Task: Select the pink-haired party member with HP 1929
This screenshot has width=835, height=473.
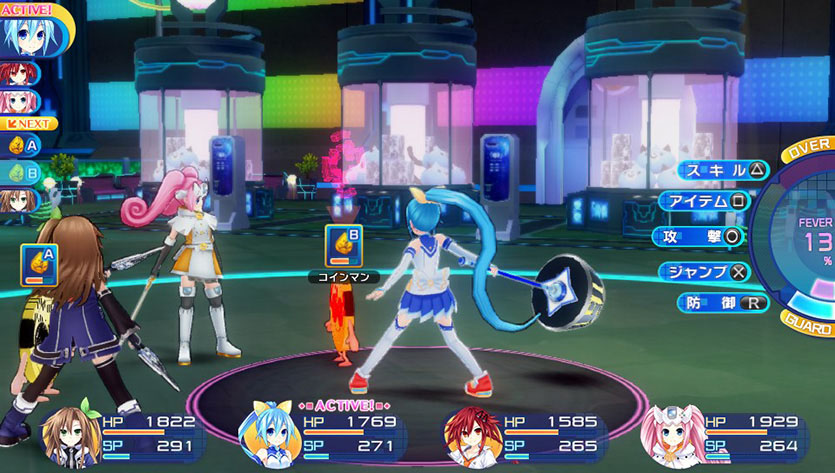Action: (727, 435)
